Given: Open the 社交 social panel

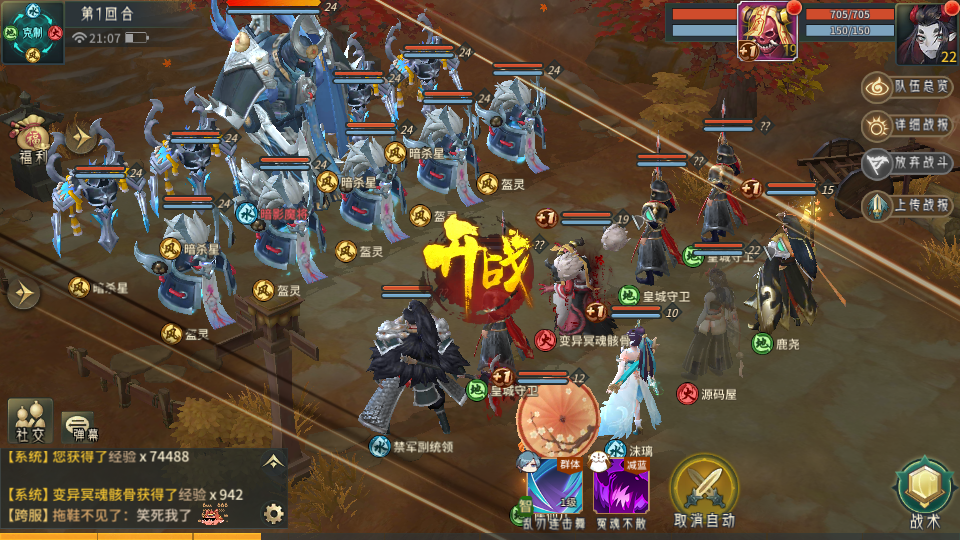Looking at the screenshot, I should pos(30,420).
